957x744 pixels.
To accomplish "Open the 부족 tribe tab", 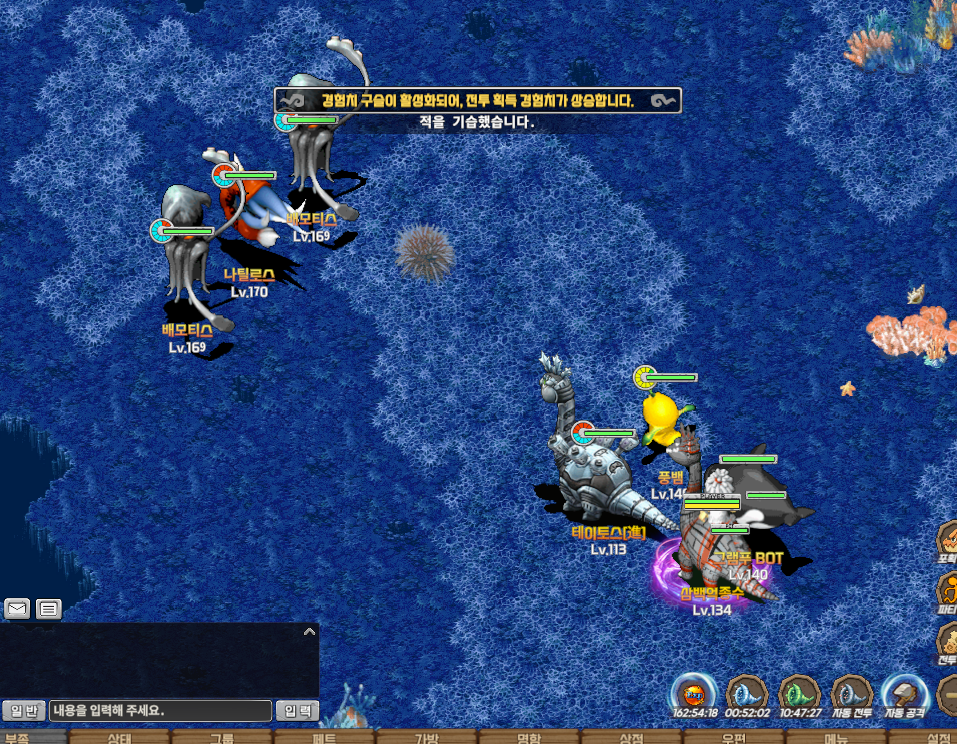I will (18, 738).
